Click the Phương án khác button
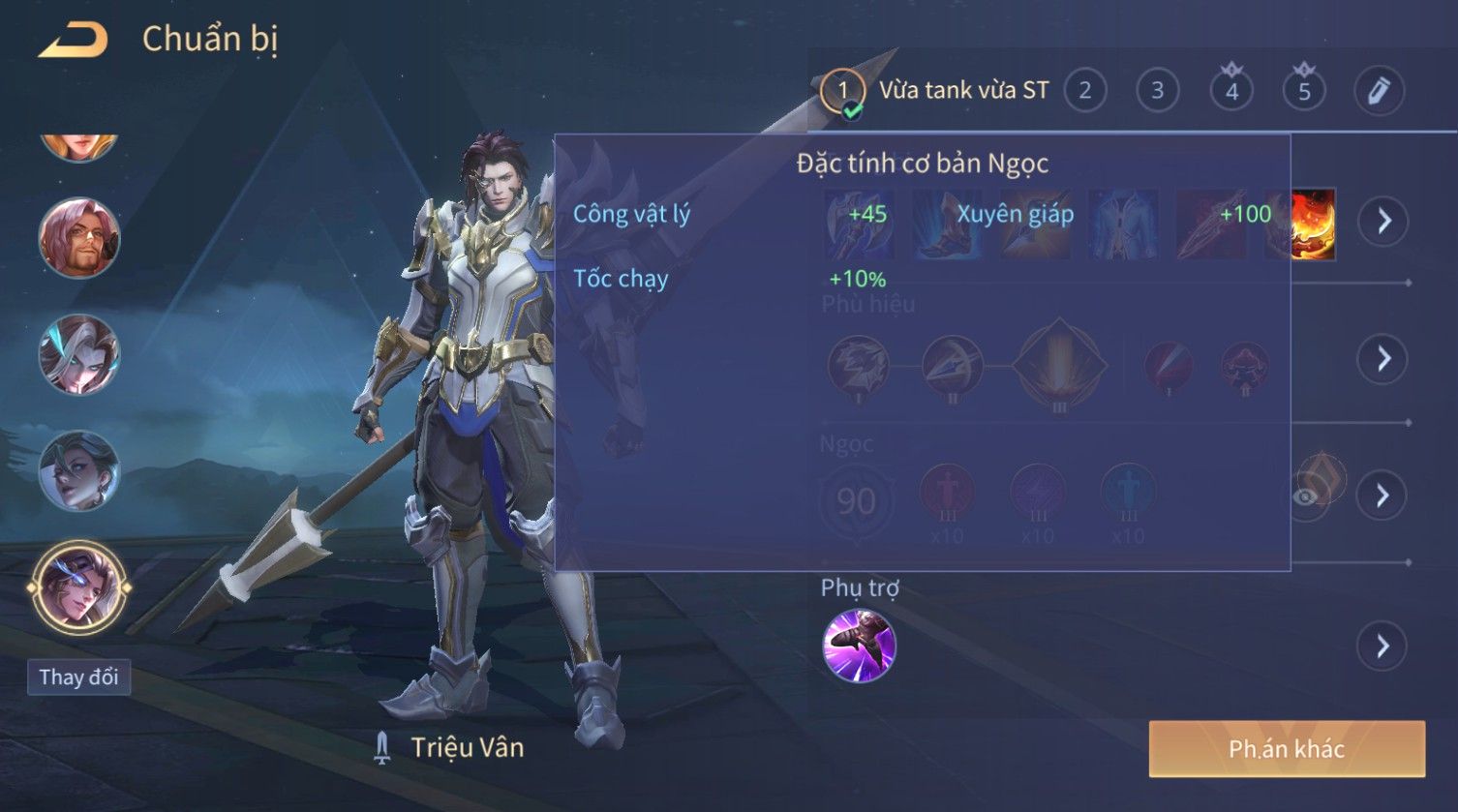This screenshot has width=1458, height=812. pos(1287,748)
